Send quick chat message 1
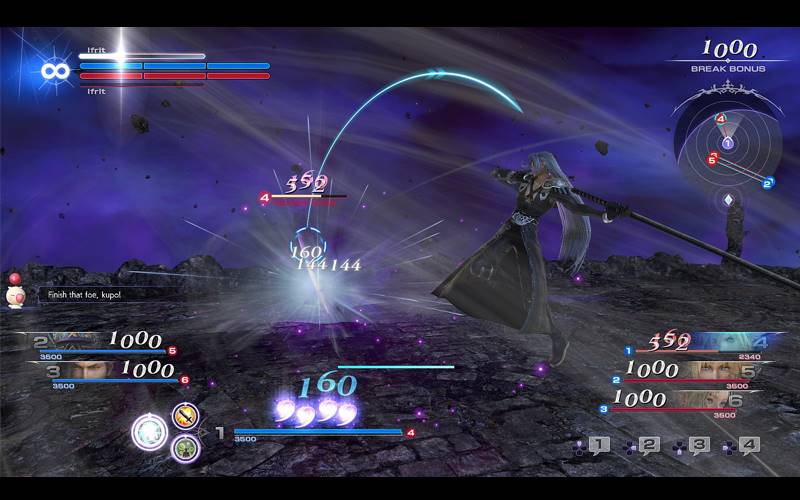 pos(597,445)
